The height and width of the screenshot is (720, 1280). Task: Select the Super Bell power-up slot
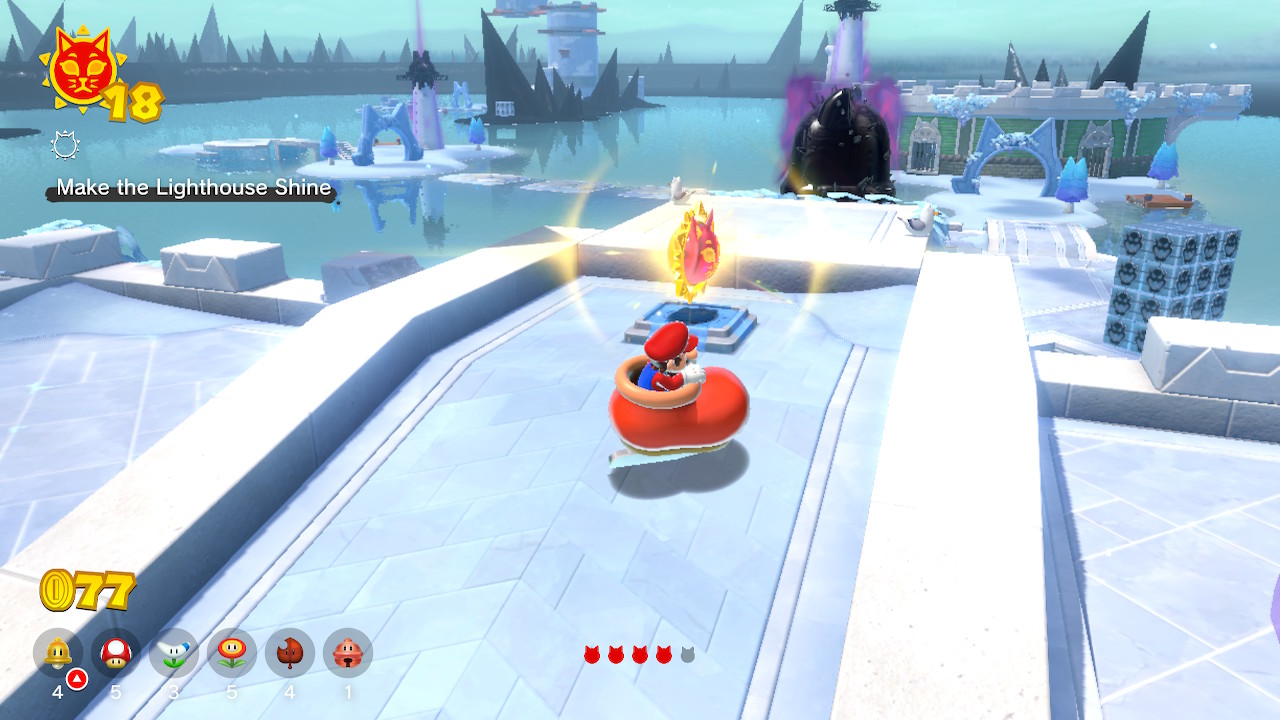tap(58, 654)
